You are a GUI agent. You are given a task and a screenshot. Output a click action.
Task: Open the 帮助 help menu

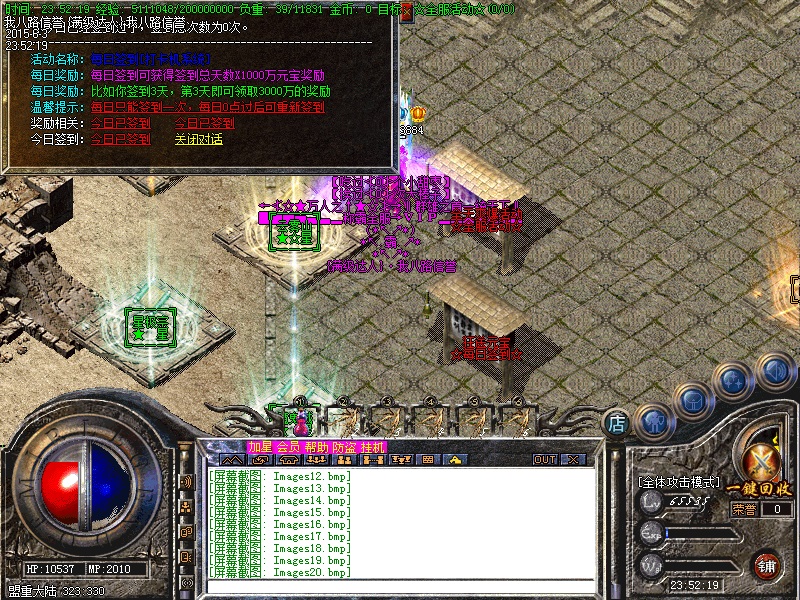pos(316,447)
